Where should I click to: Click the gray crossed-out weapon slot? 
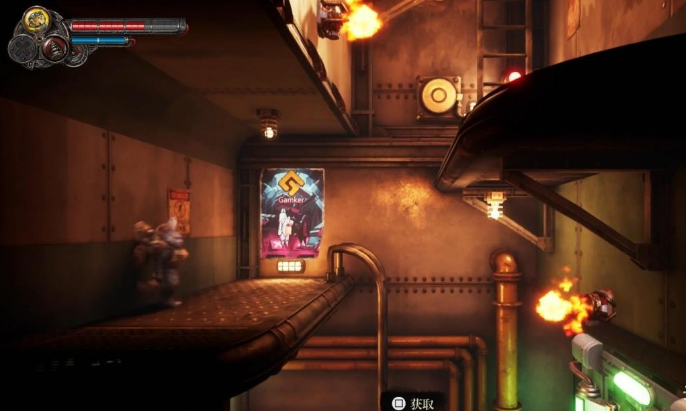point(23,48)
